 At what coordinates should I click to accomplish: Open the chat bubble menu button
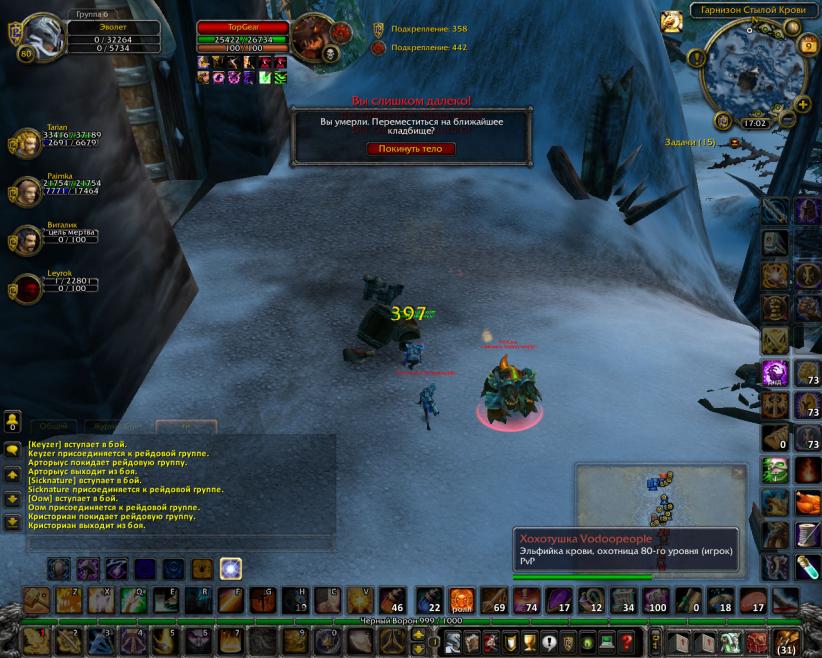coord(12,450)
